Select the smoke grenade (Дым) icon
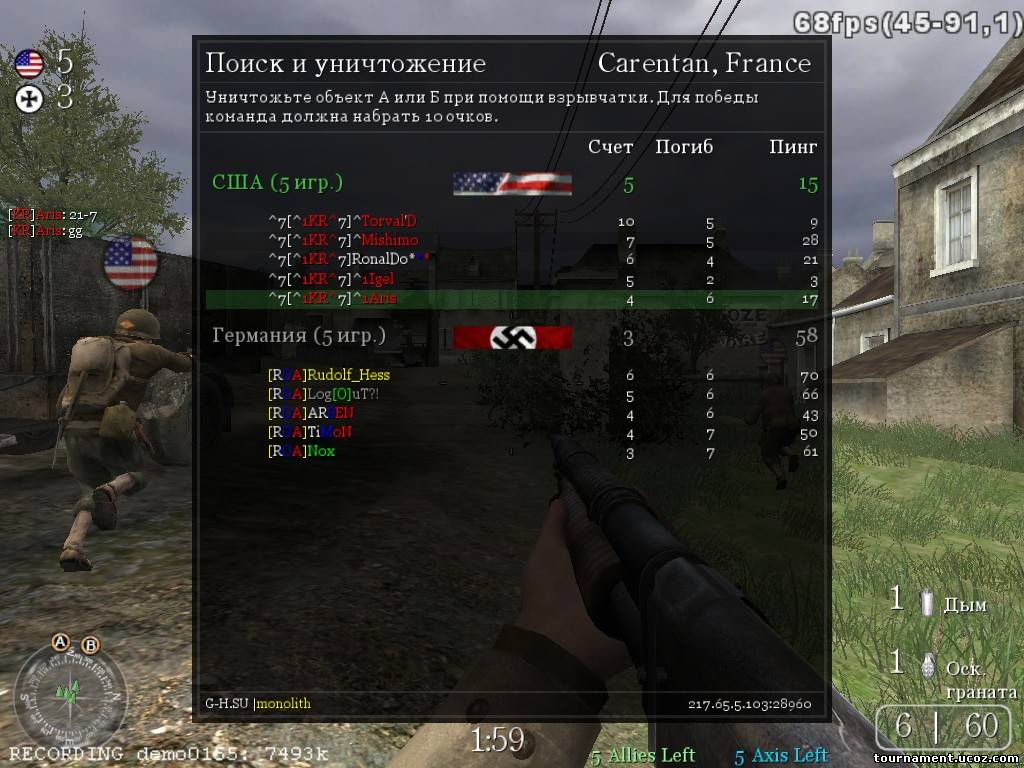1024x768 pixels. 927,603
